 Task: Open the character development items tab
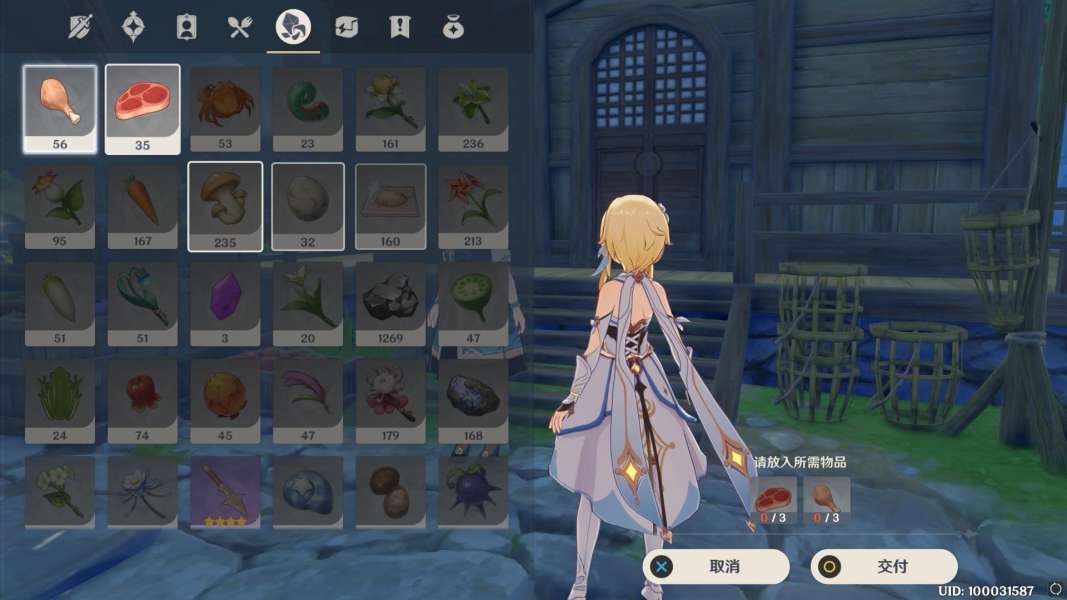(186, 27)
